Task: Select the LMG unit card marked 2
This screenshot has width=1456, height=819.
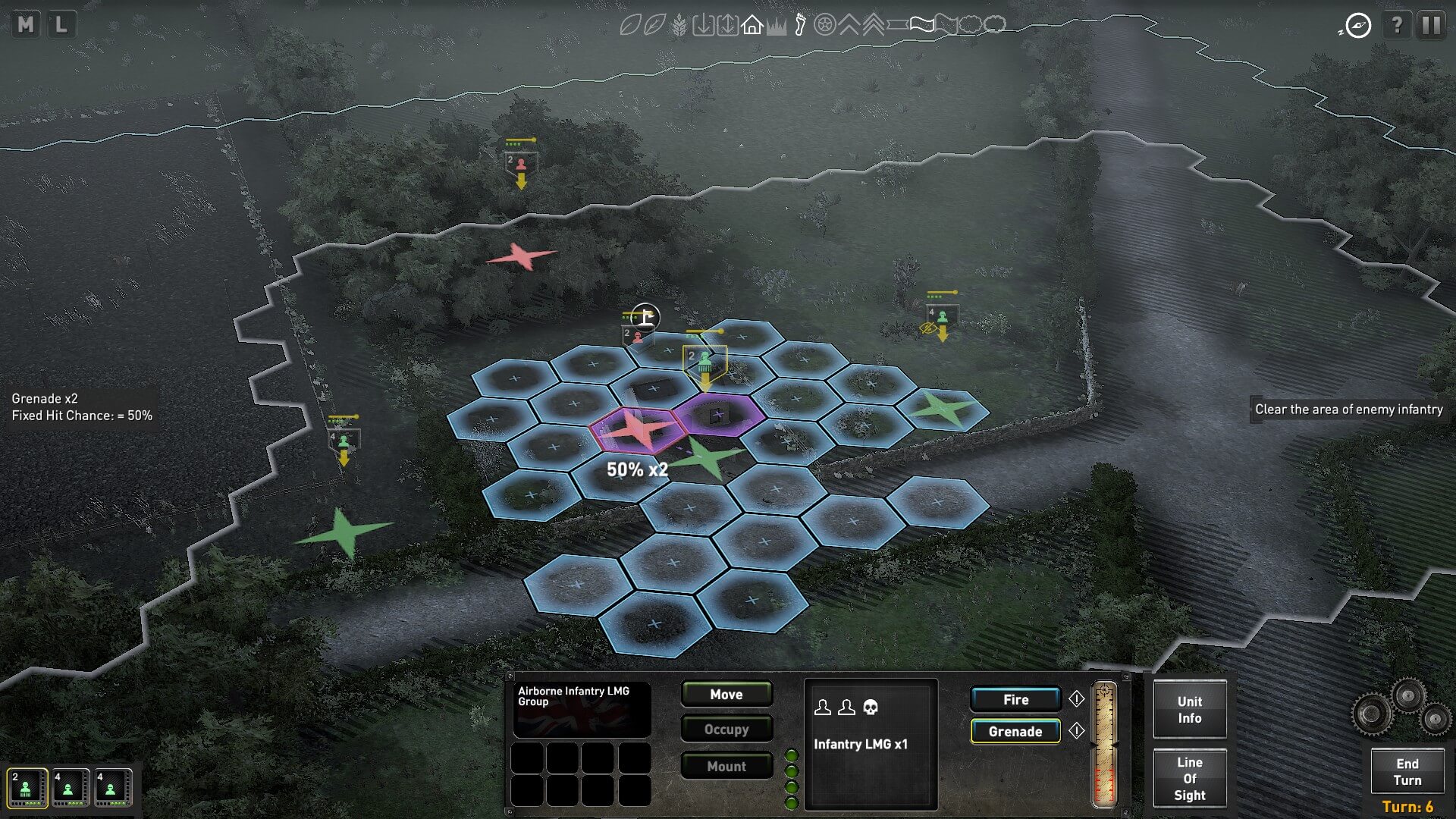Action: (27, 787)
